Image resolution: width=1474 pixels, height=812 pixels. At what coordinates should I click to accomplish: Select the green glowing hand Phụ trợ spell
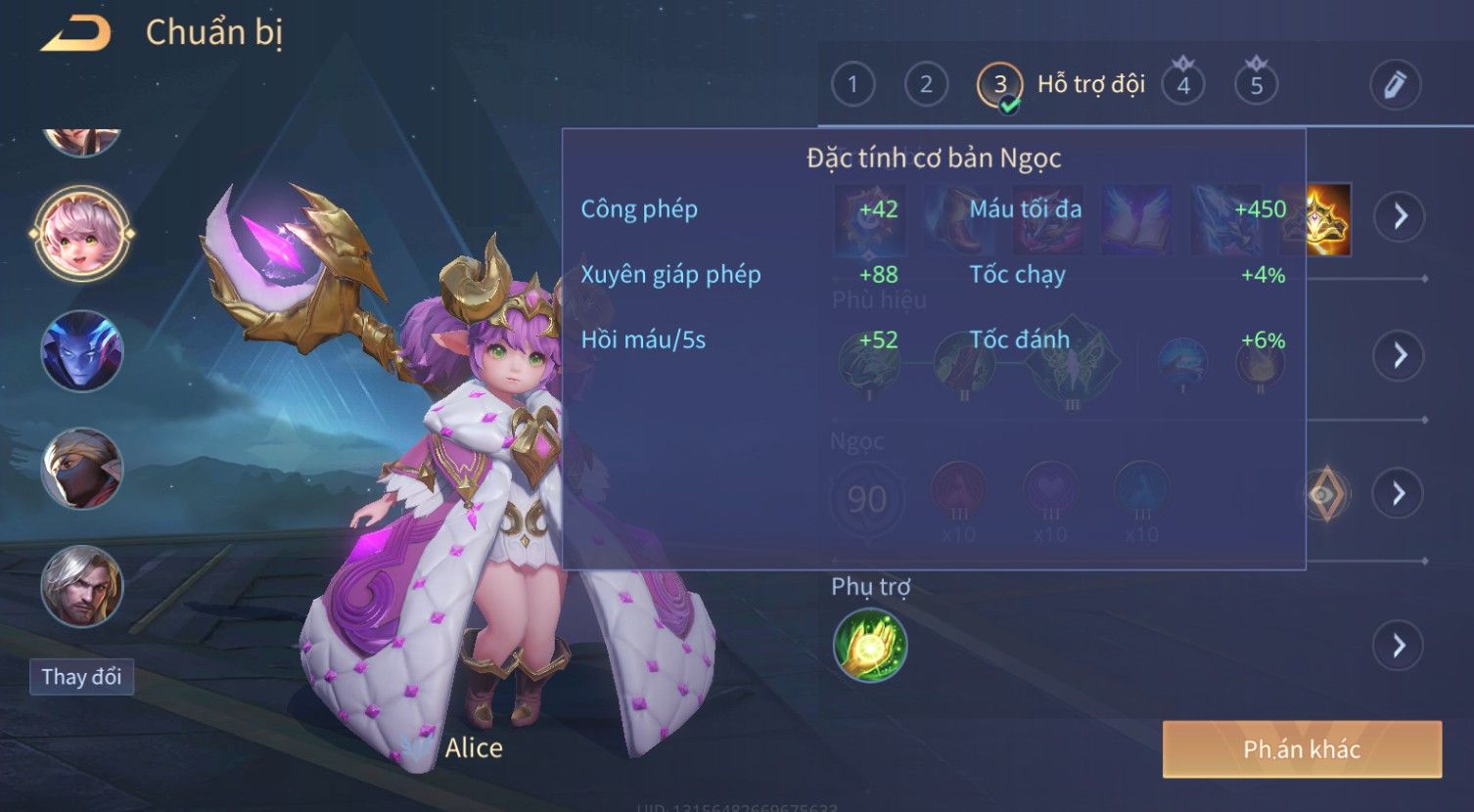click(x=870, y=646)
